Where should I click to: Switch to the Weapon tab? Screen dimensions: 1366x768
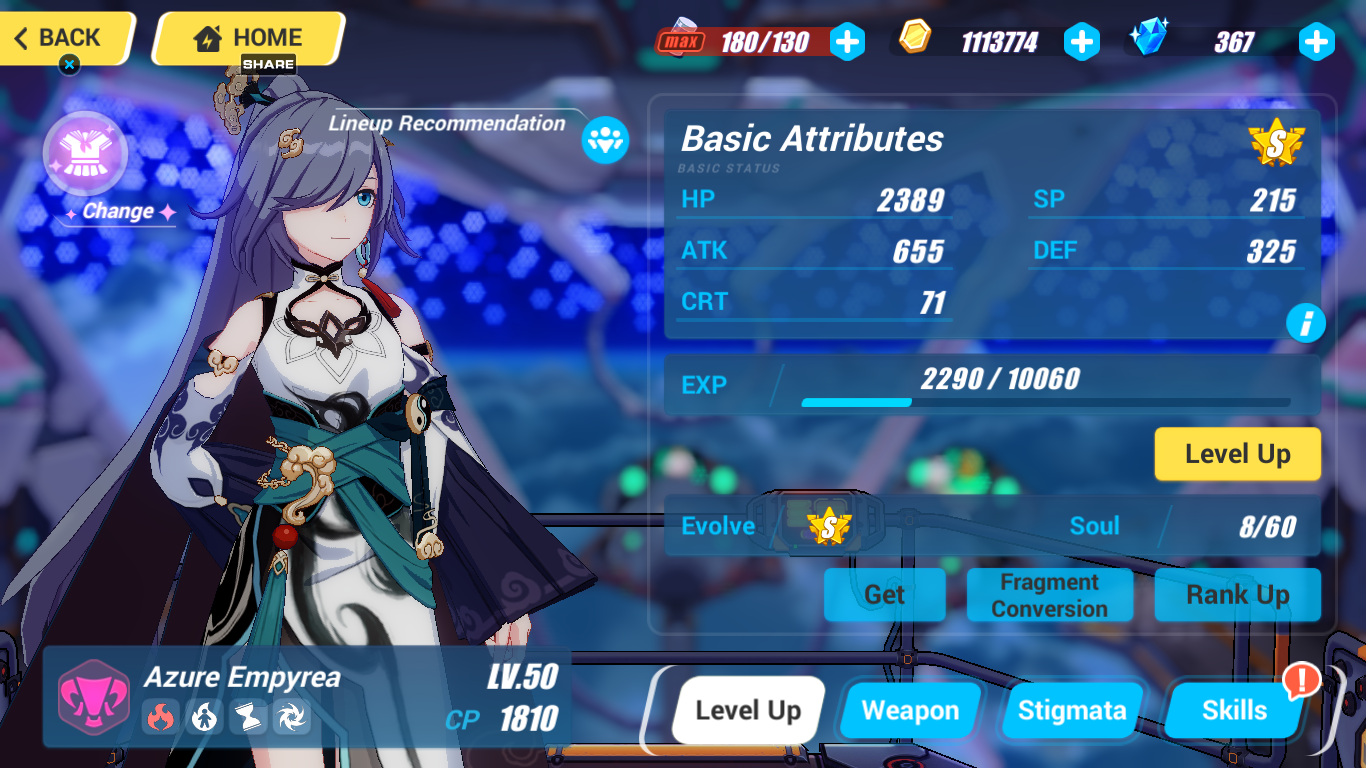click(x=909, y=710)
